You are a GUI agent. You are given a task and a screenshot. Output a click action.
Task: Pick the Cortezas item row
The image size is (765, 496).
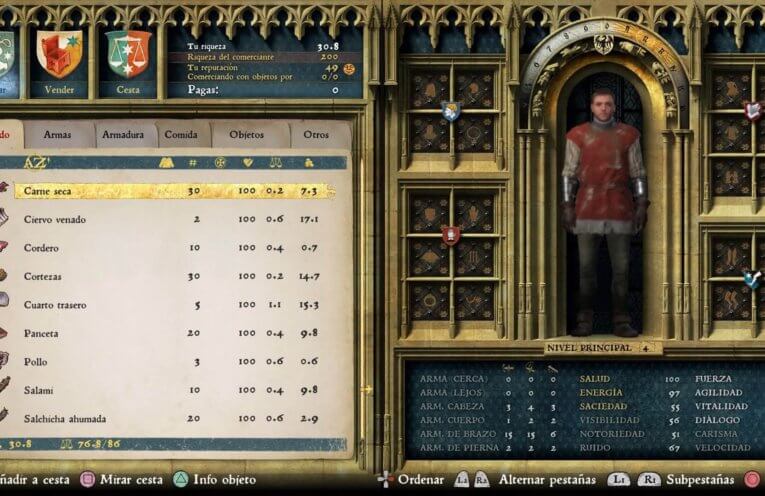pyautogui.click(x=170, y=276)
